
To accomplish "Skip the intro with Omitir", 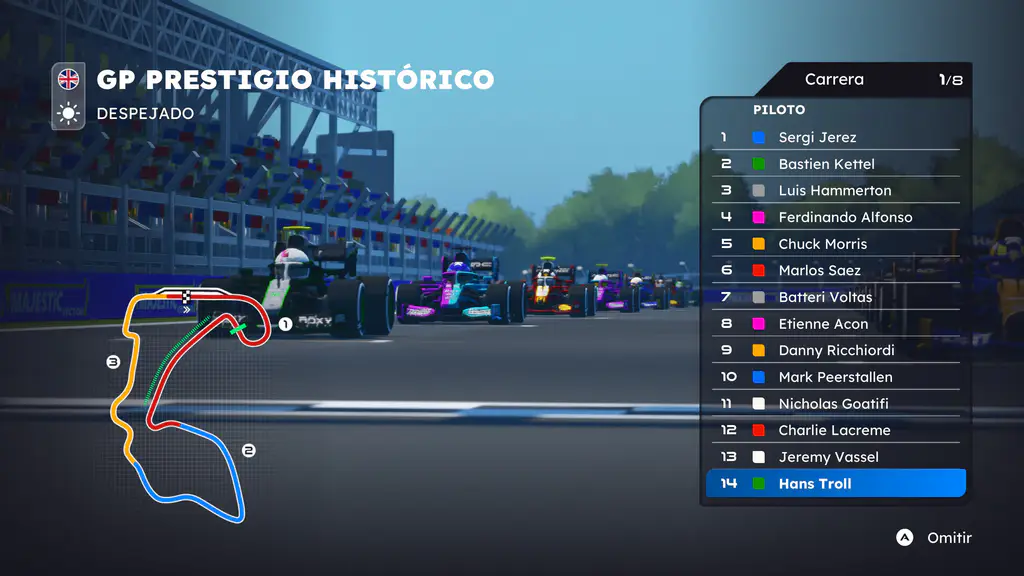I will coord(934,538).
